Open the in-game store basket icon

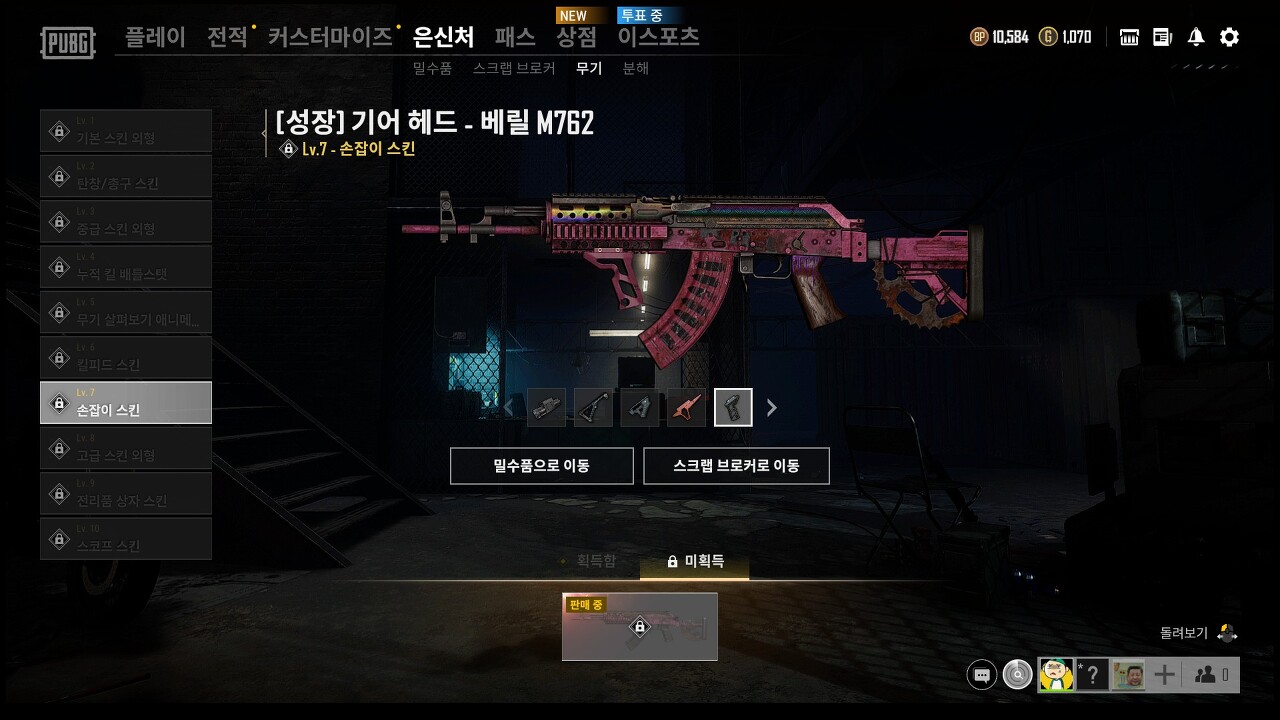tap(1128, 36)
